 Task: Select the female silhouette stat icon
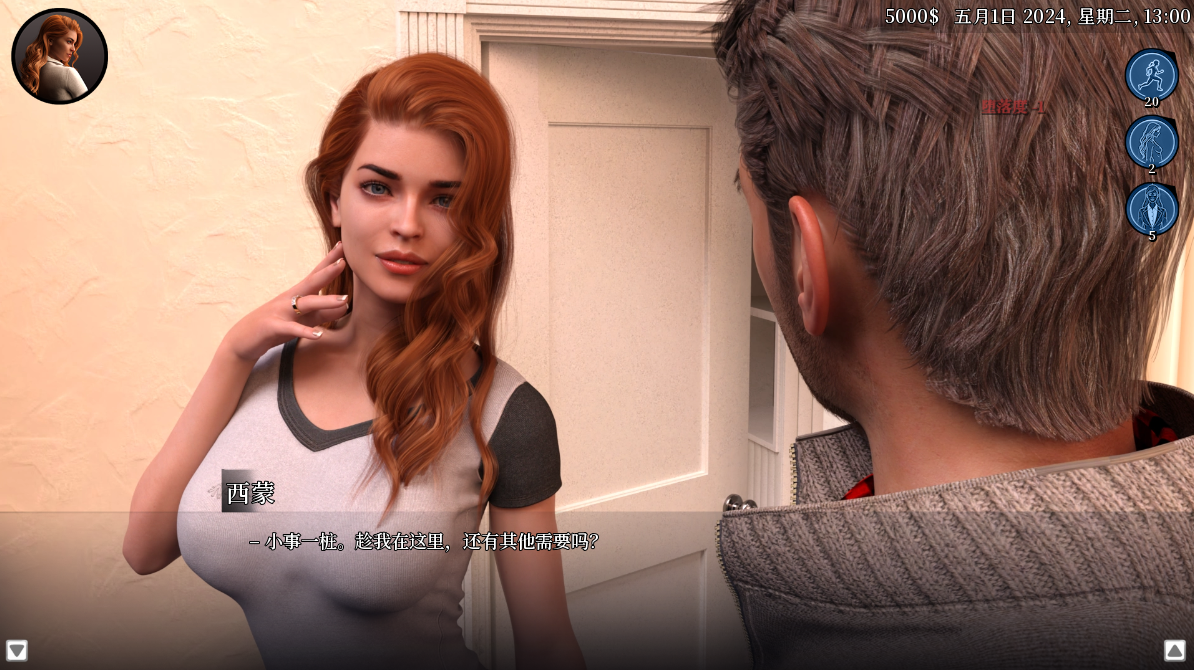point(1151,142)
